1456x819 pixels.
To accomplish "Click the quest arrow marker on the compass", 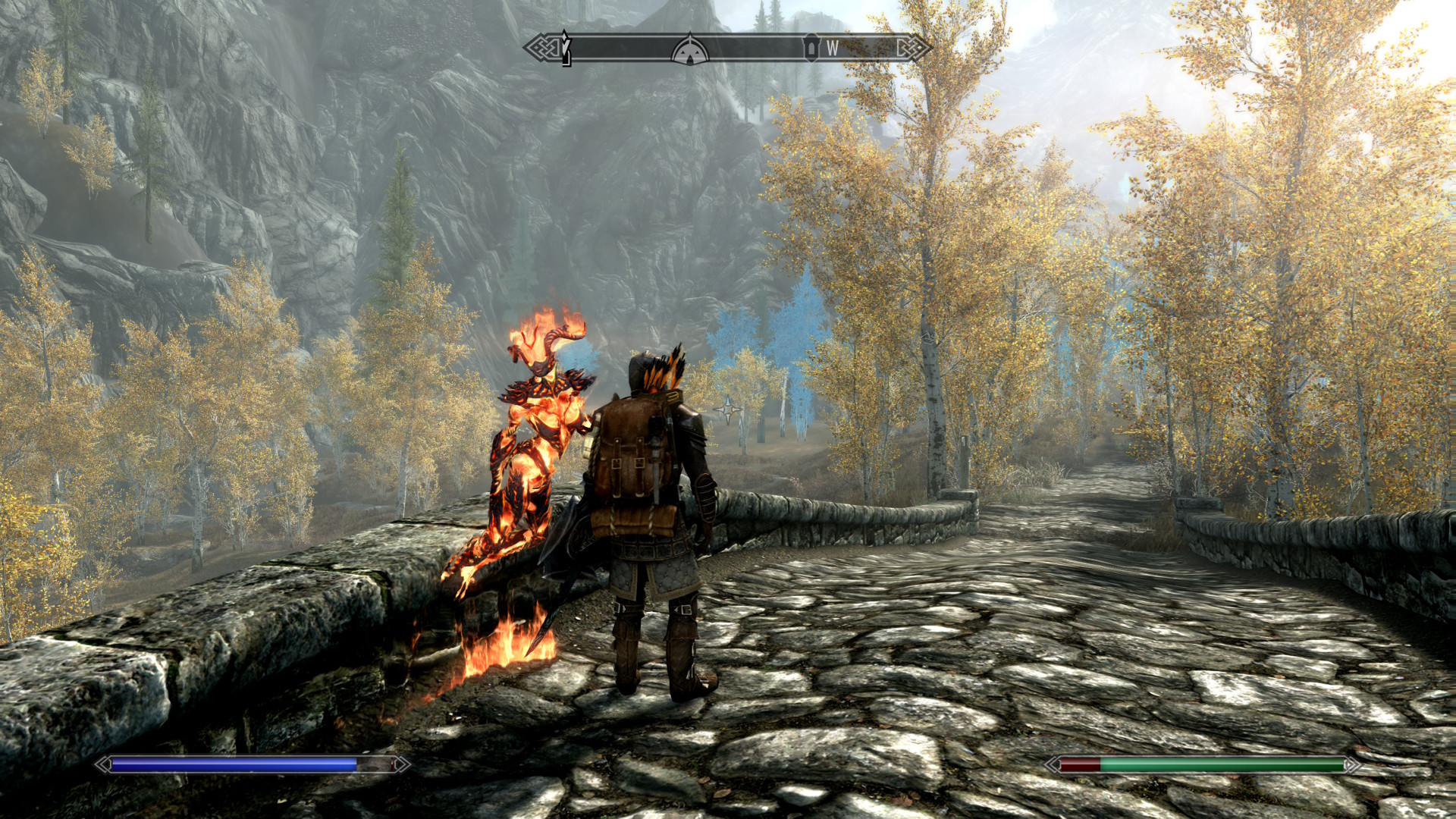I will coord(566,49).
